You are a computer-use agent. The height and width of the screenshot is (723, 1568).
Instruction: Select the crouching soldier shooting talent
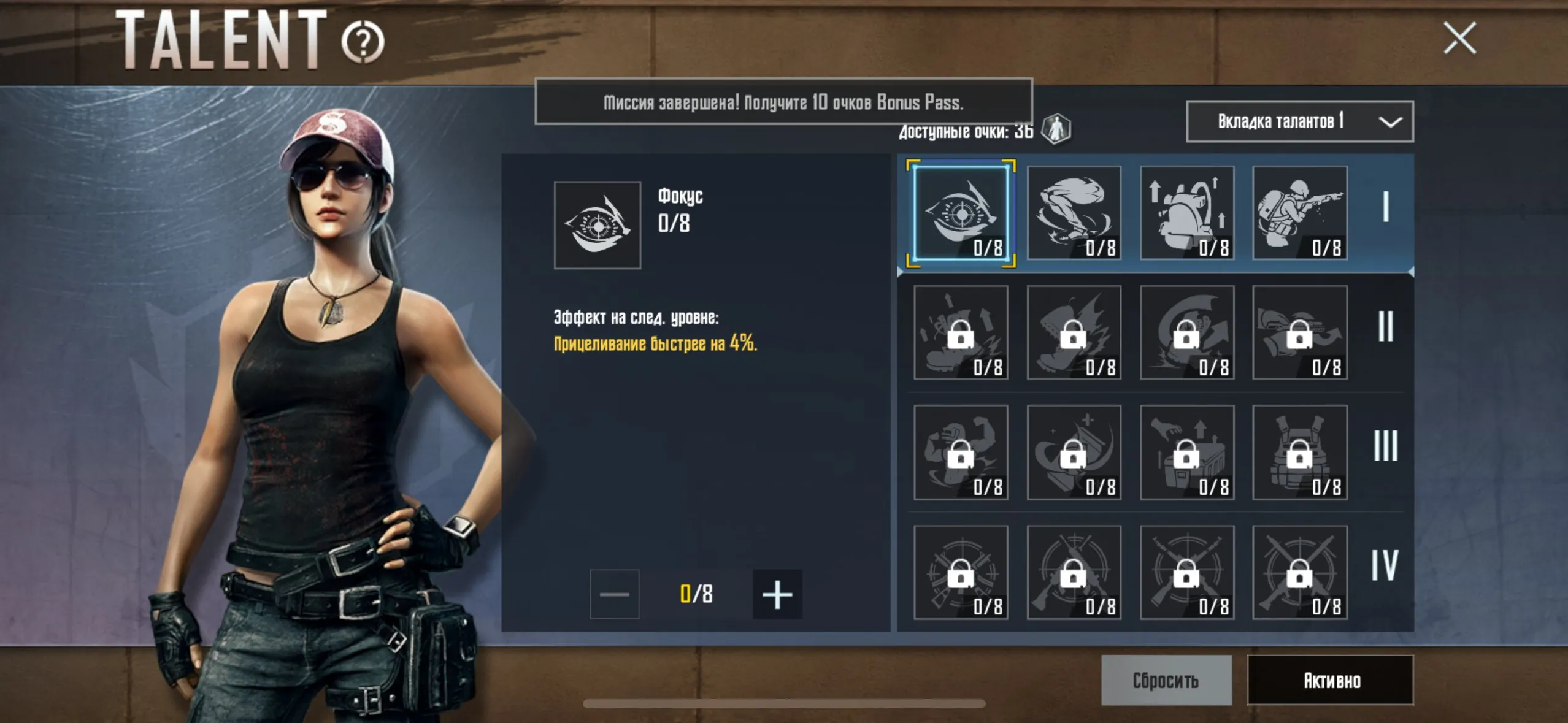[x=1299, y=213]
